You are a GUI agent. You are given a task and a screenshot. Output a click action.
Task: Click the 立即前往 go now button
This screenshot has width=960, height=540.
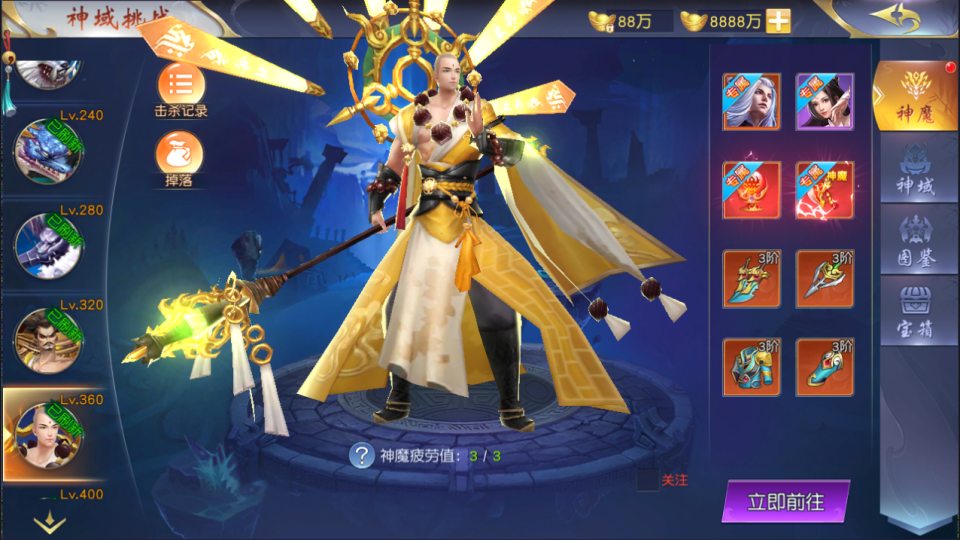point(786,502)
